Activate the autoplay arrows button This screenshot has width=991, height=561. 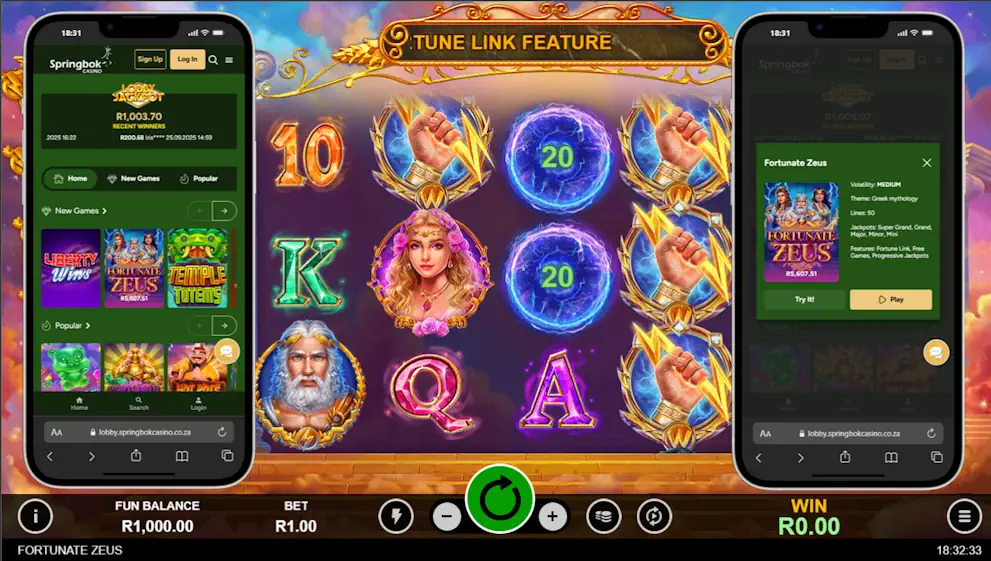click(655, 516)
